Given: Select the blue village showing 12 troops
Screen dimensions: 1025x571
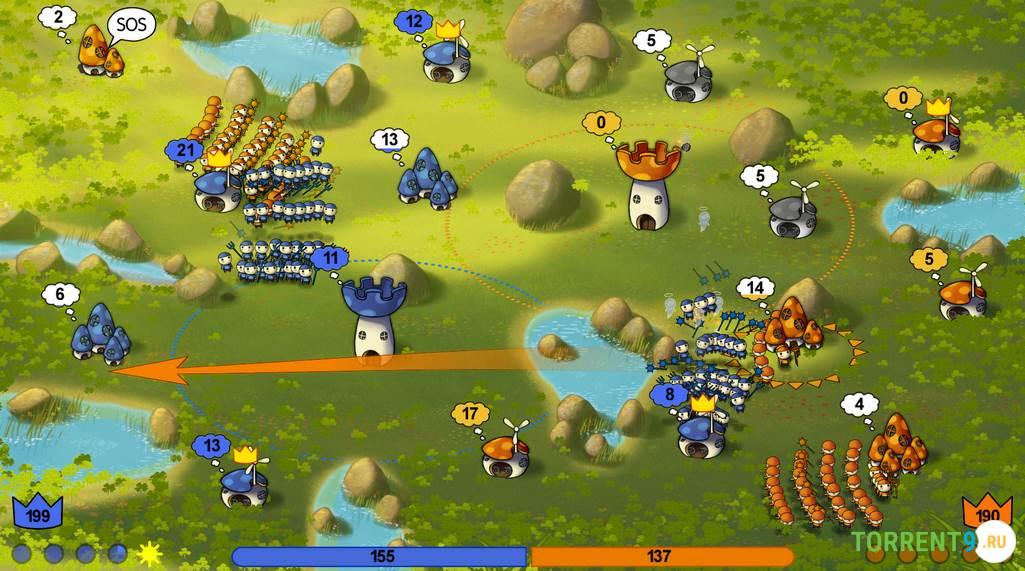Looking at the screenshot, I should (446, 60).
